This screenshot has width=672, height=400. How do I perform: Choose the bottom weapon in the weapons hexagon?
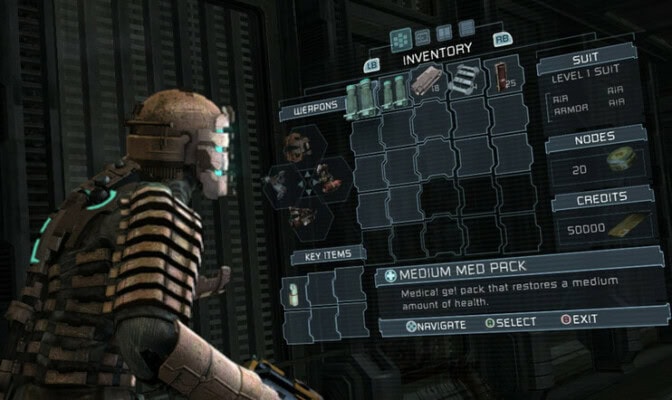pyautogui.click(x=296, y=214)
